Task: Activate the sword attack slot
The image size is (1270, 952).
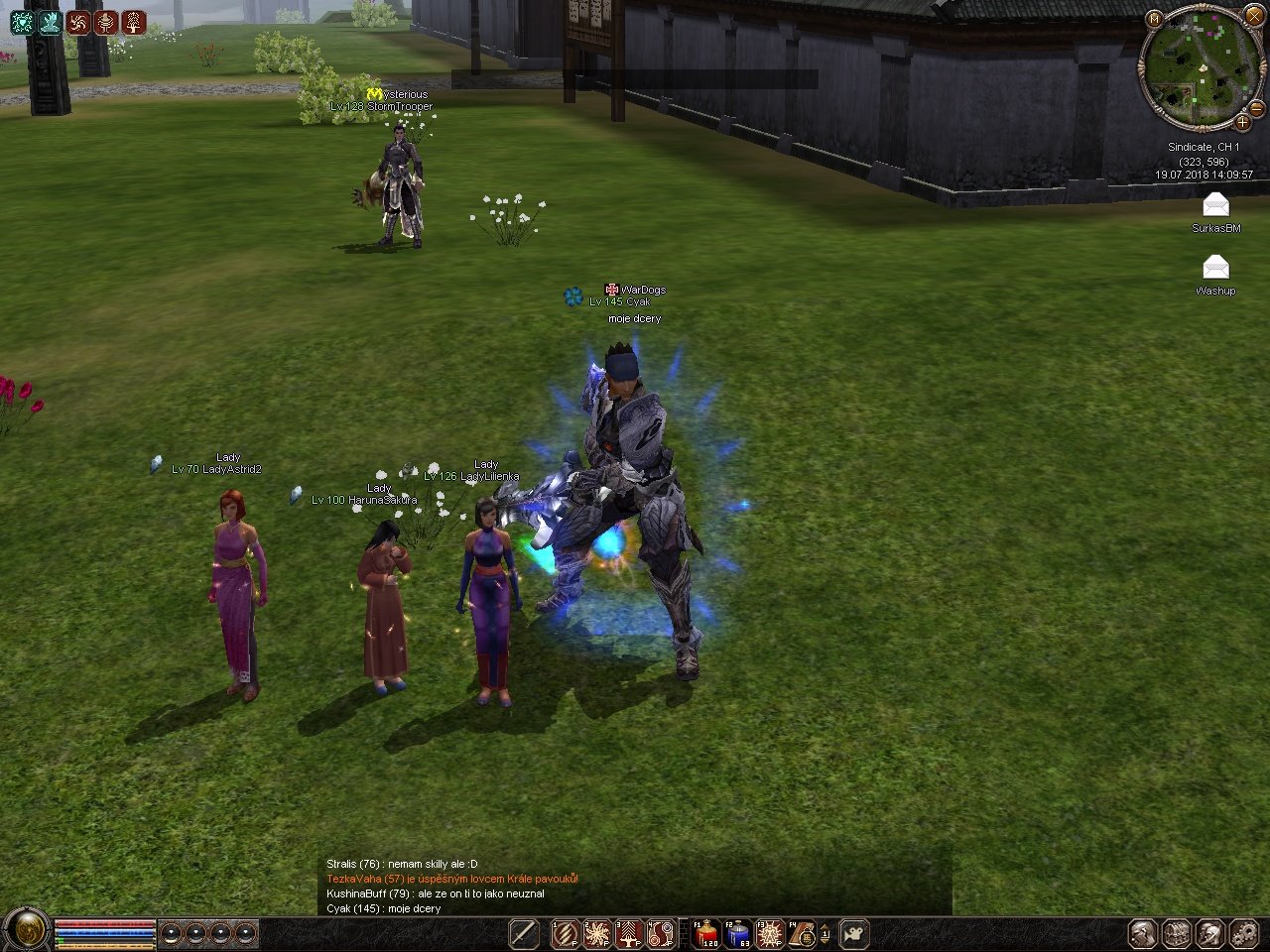Action: point(524,934)
